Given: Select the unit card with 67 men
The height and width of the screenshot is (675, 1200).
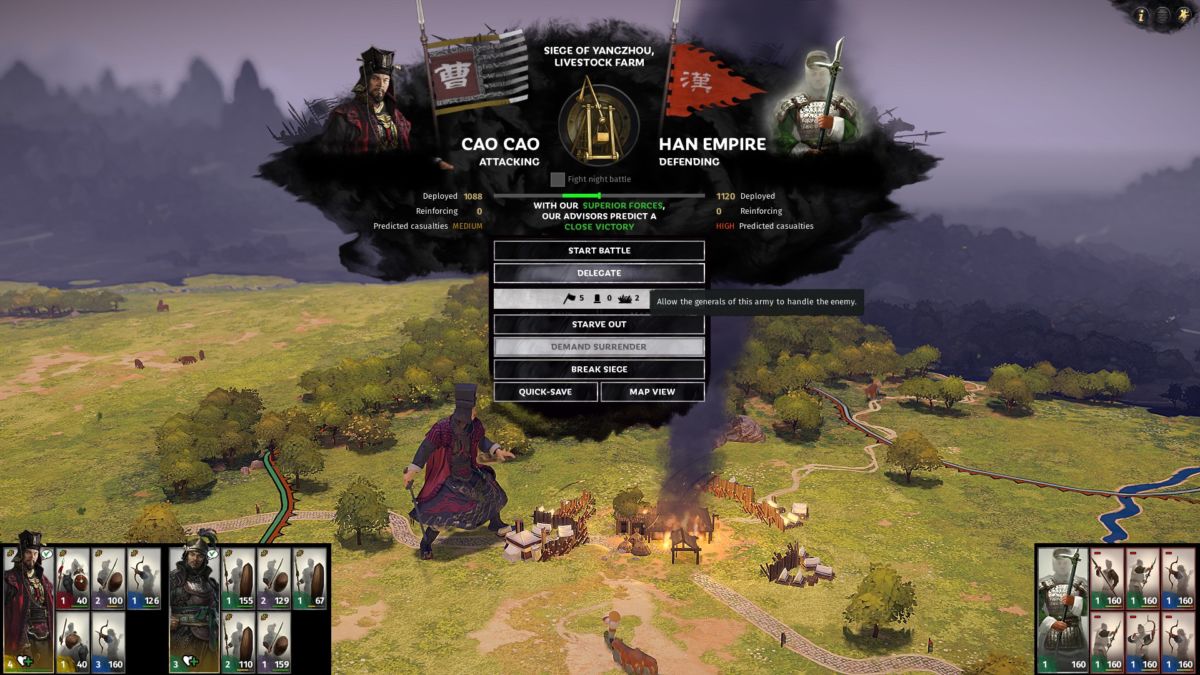Looking at the screenshot, I should tap(310, 579).
